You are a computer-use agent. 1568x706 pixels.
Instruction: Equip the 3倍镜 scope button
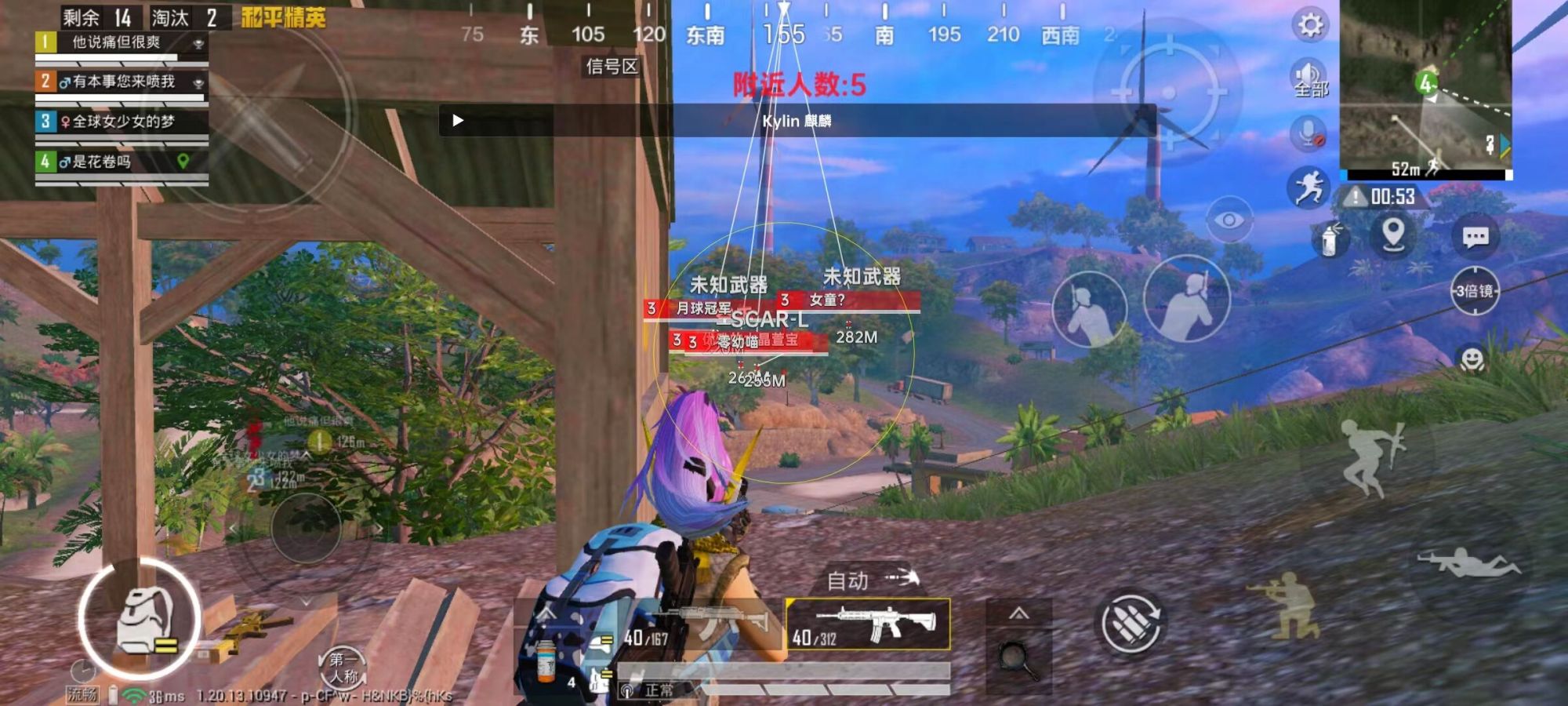[x=1475, y=289]
